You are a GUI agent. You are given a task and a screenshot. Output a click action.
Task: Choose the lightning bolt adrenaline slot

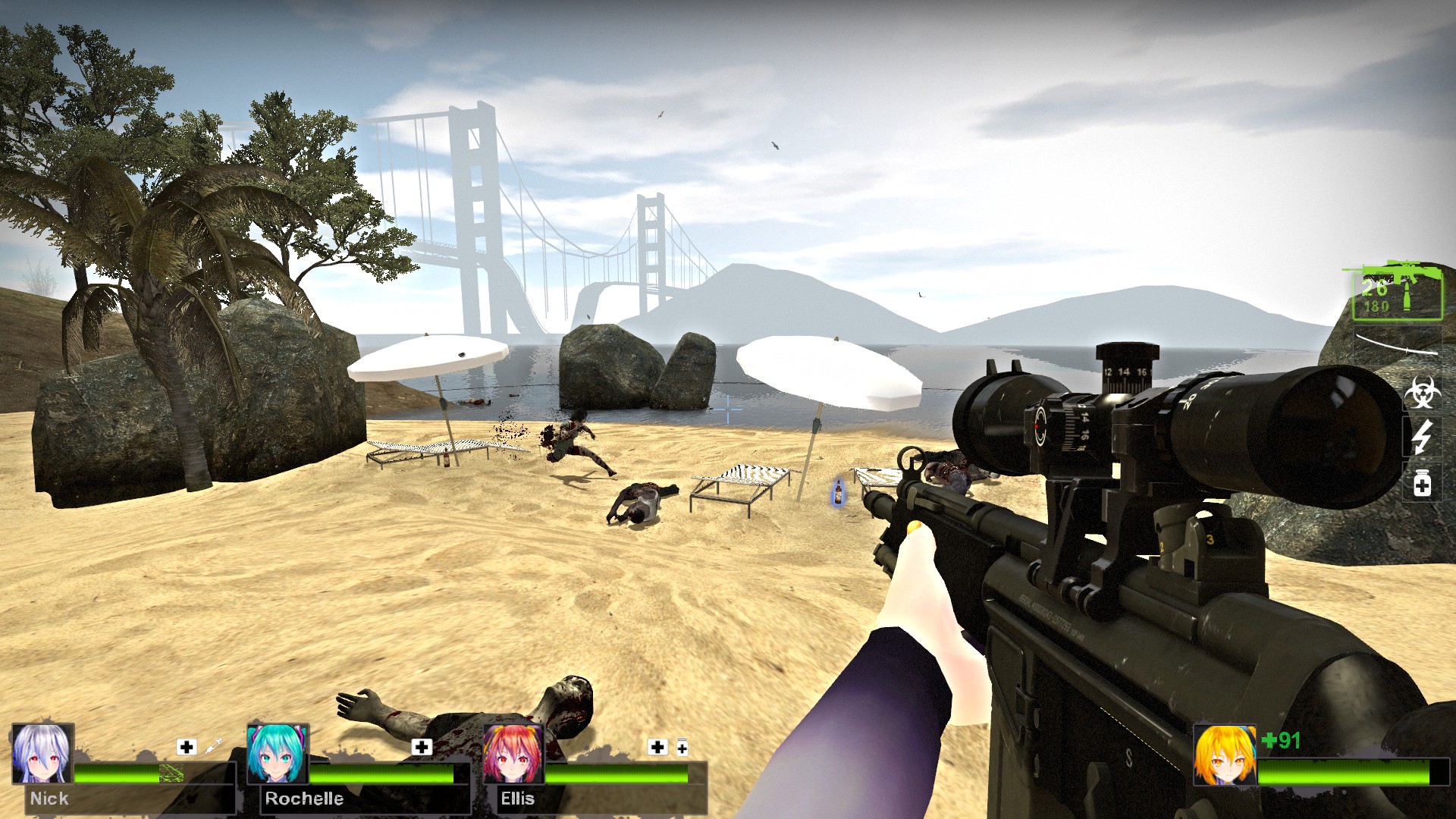(1422, 438)
